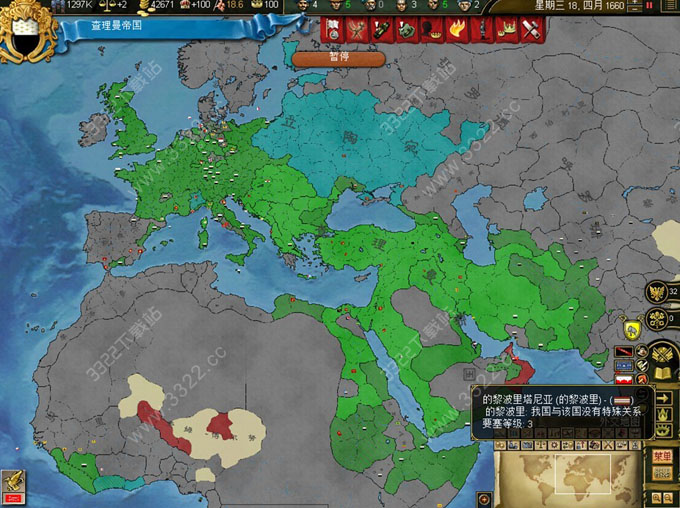This screenshot has width=680, height=508.
Task: Open the 菜单 (menu) button
Action: click(x=662, y=456)
